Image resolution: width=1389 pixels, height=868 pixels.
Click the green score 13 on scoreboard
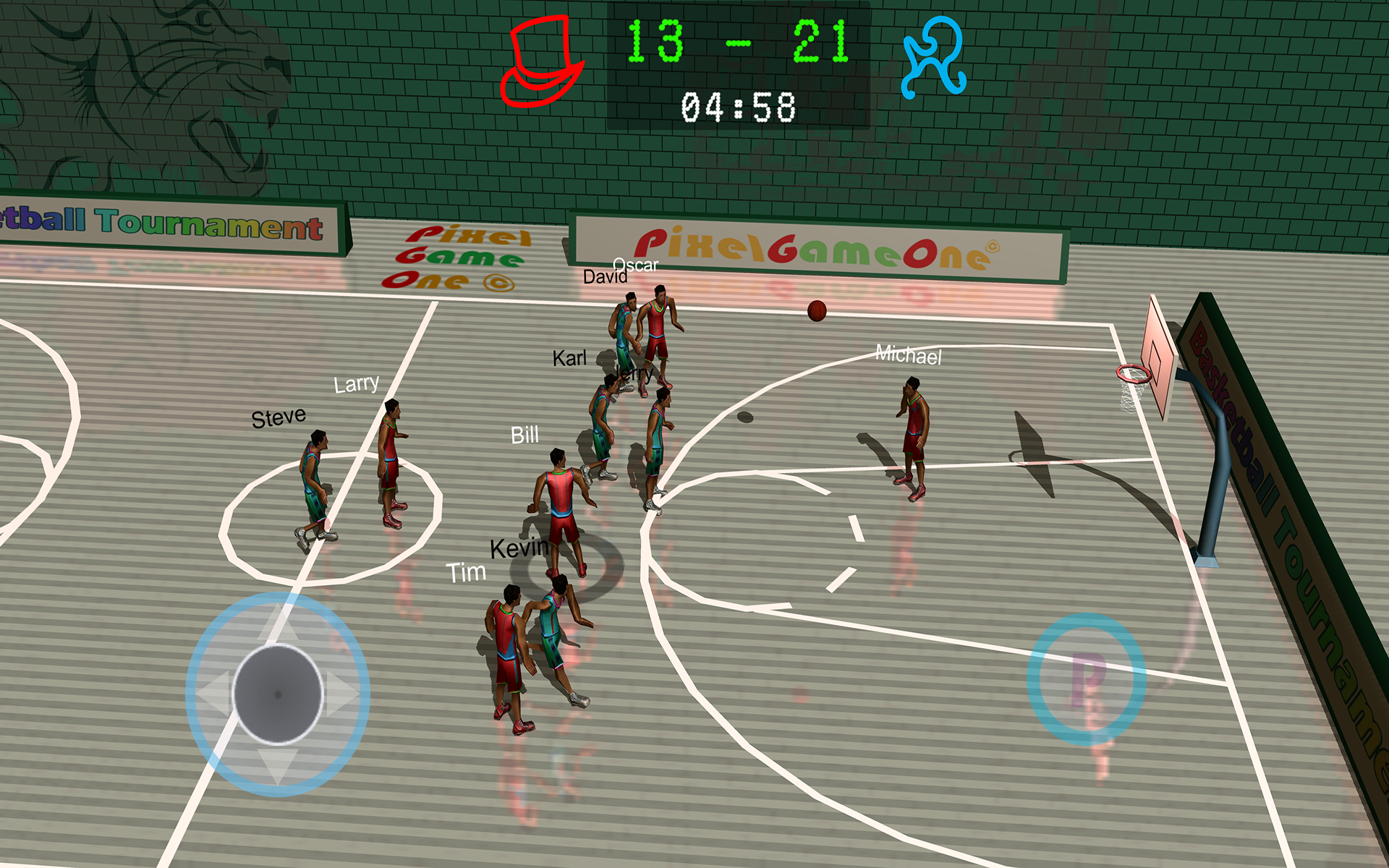click(655, 40)
